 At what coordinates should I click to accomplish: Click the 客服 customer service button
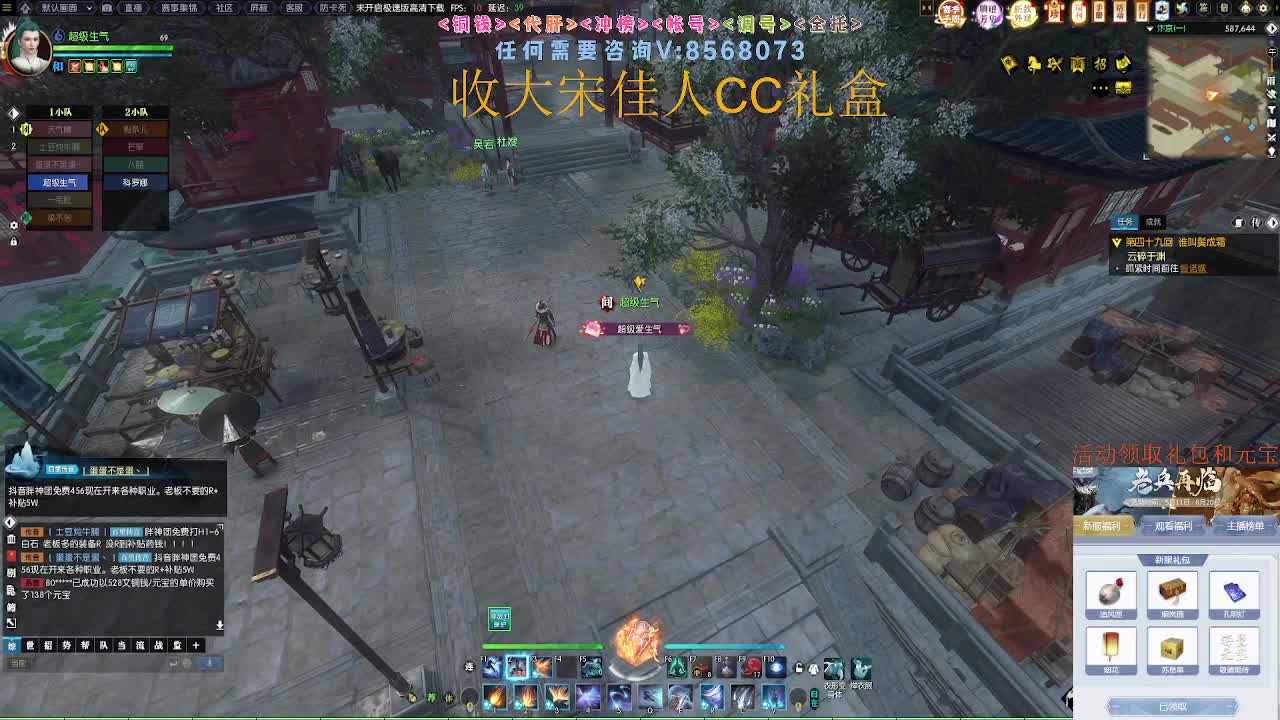point(294,9)
